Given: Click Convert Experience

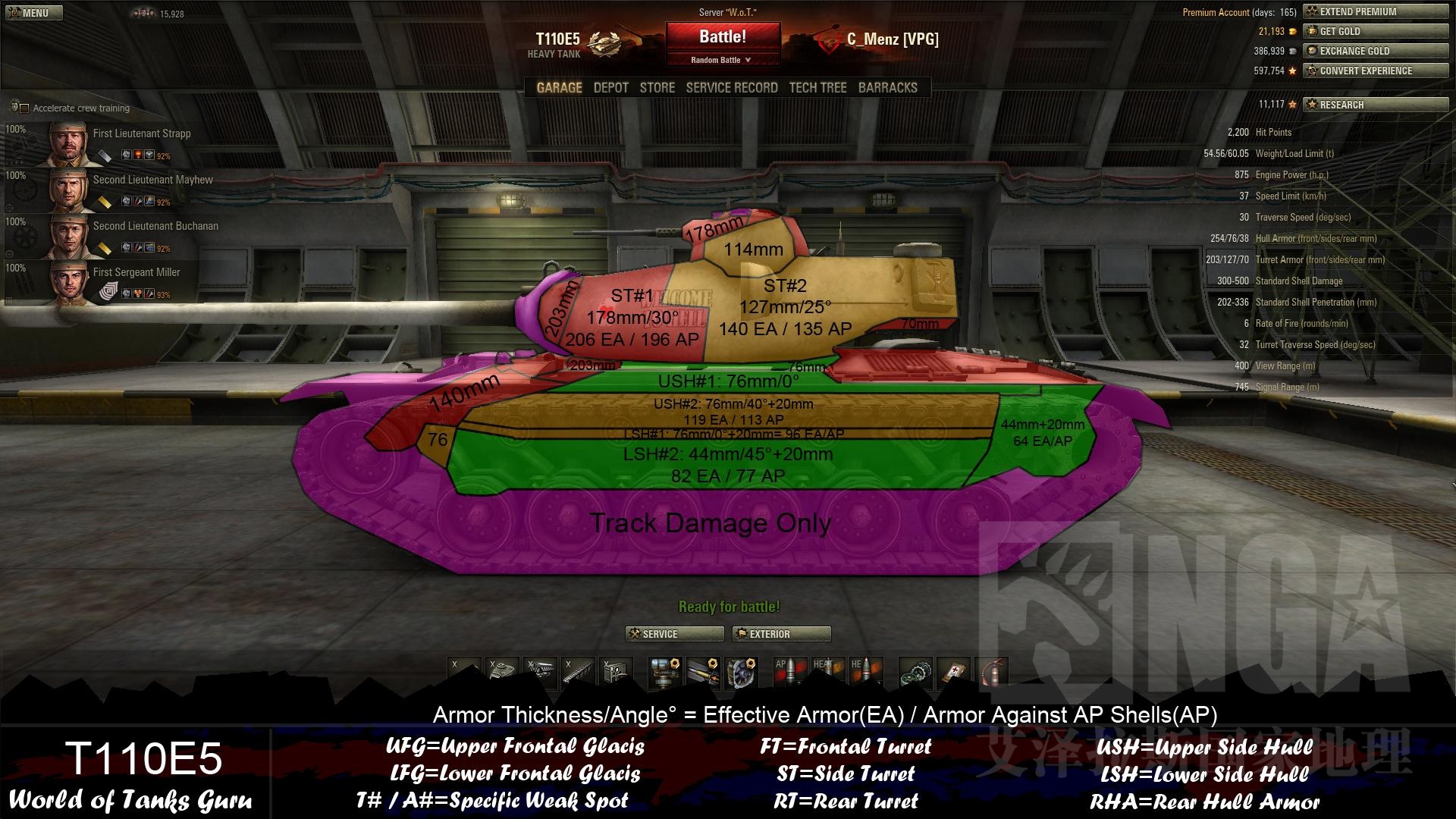Looking at the screenshot, I should (x=1375, y=71).
